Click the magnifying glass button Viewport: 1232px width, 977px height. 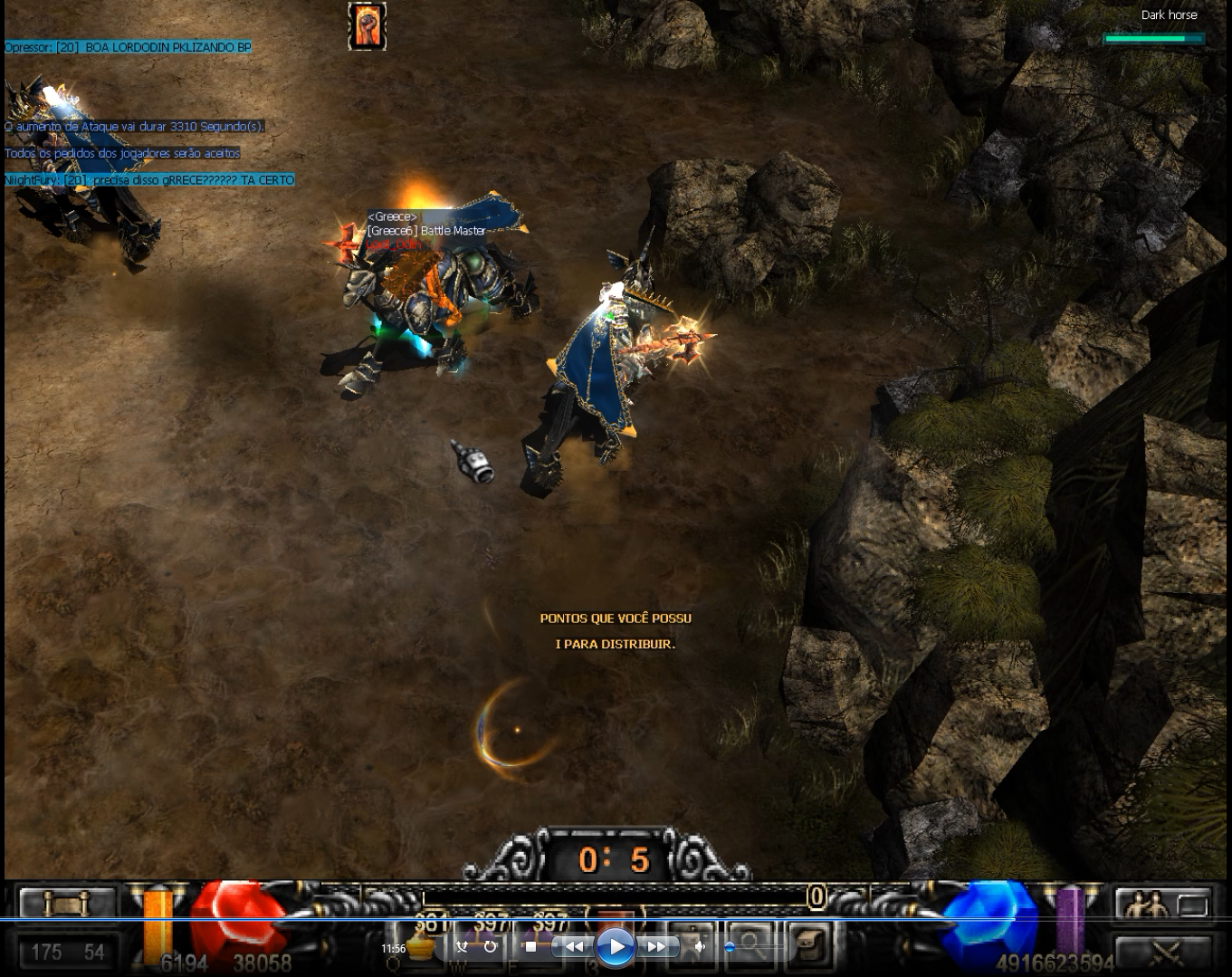click(x=751, y=943)
